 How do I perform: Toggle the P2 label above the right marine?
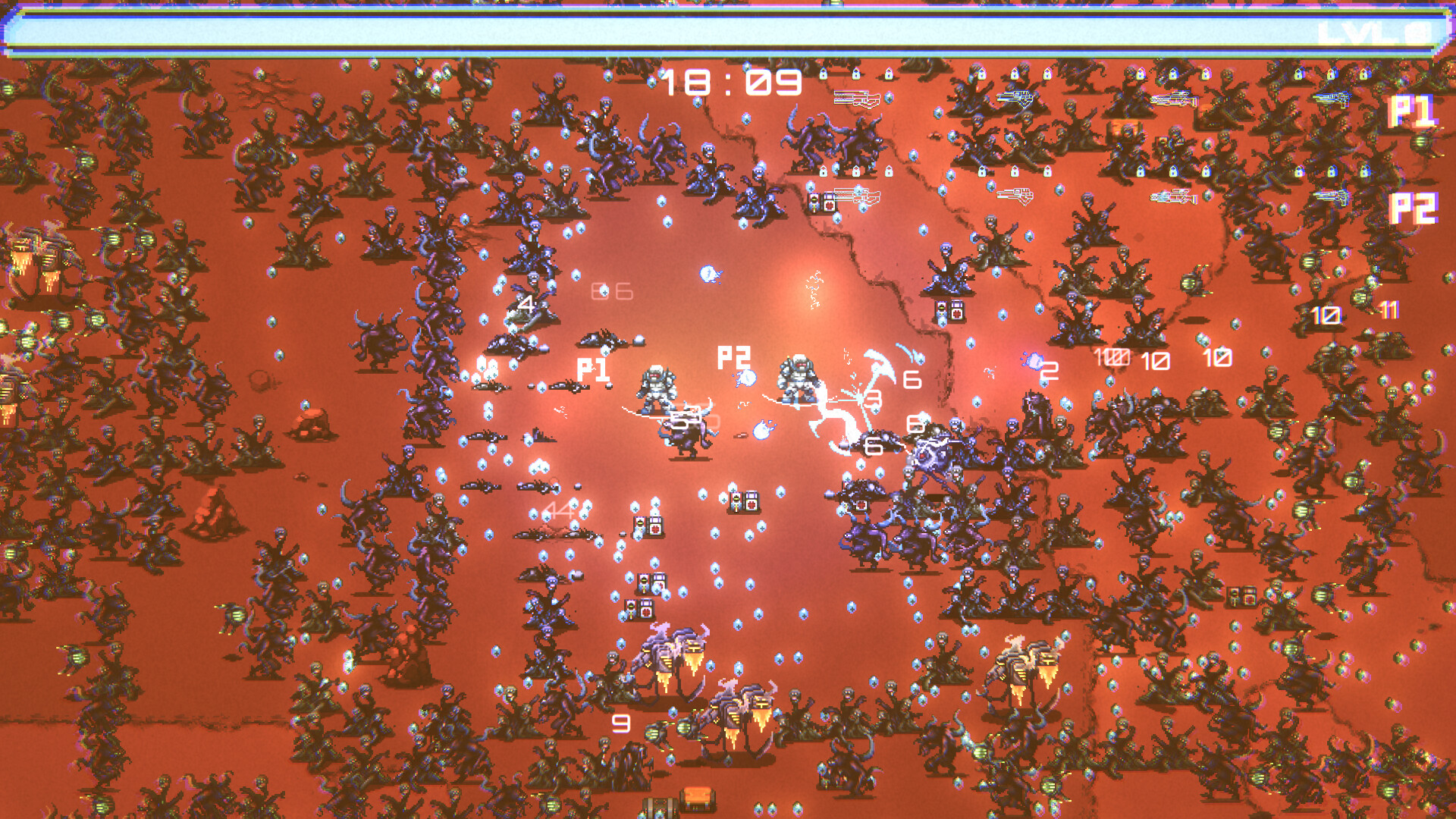(x=733, y=356)
